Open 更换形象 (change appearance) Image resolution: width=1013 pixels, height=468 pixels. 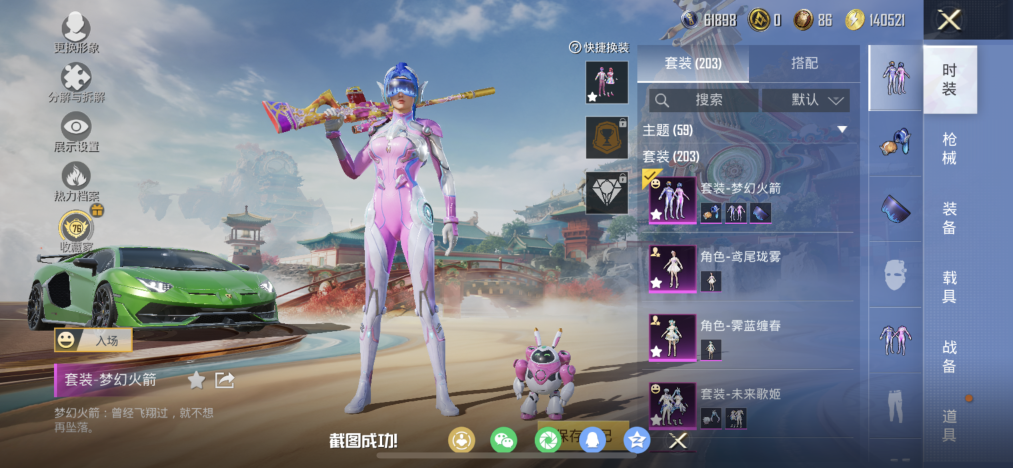(x=76, y=30)
